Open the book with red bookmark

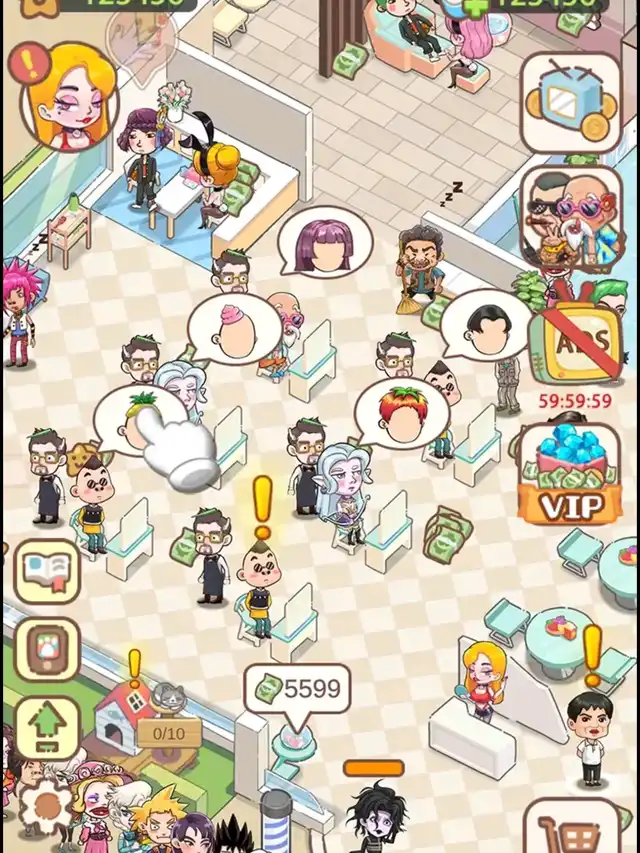click(47, 572)
